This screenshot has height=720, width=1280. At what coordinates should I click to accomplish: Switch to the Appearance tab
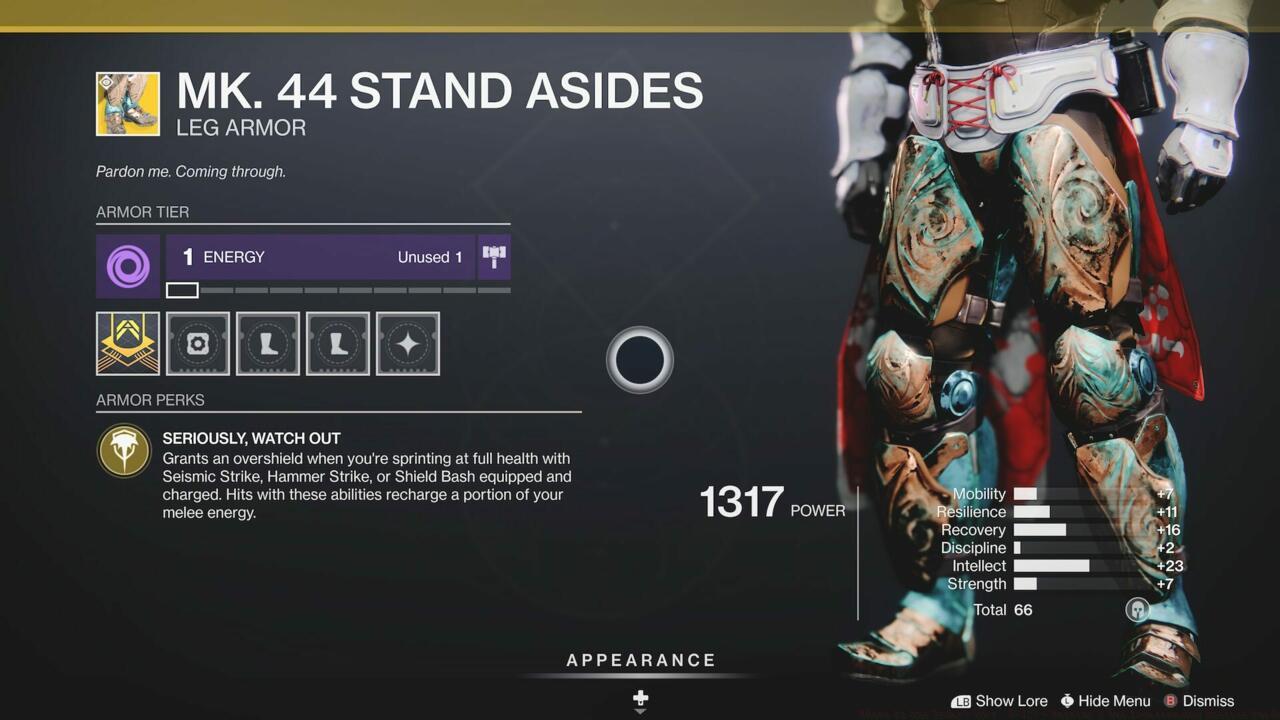[640, 660]
